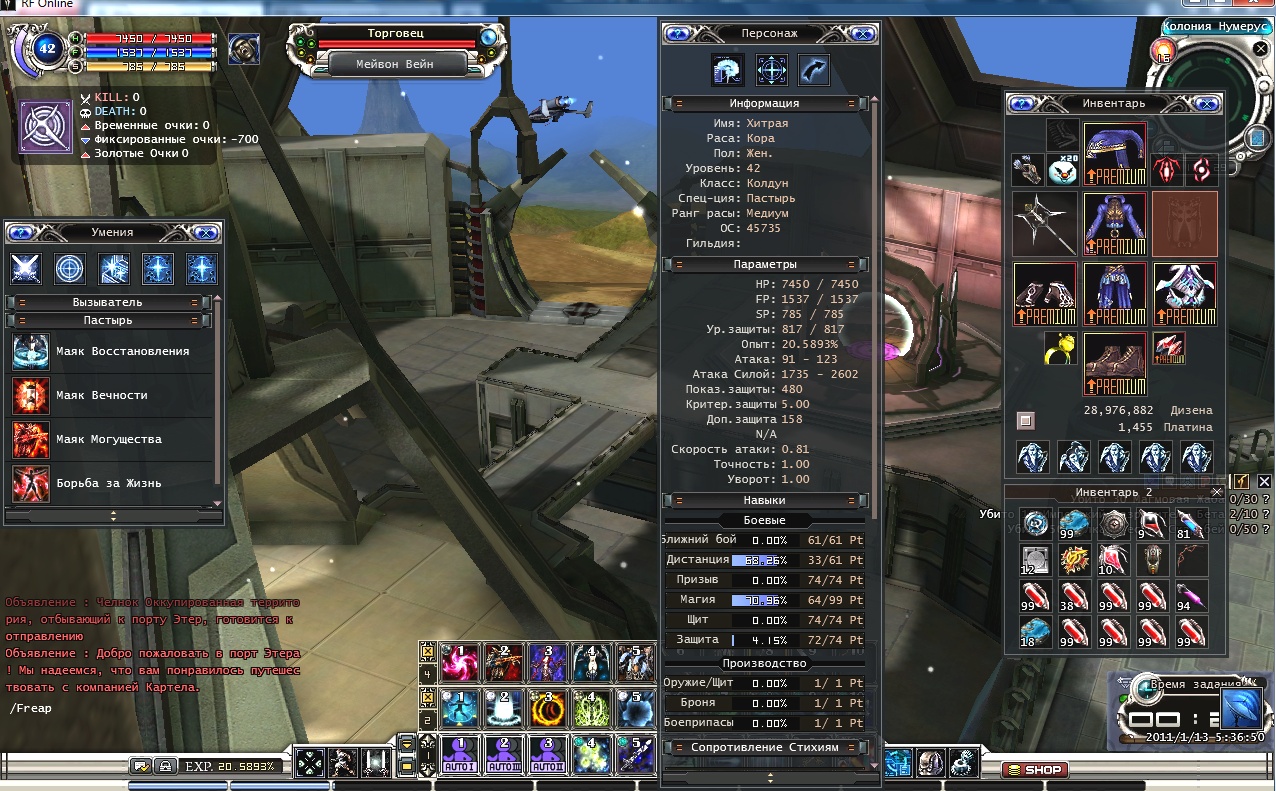1276x791 pixels.
Task: Open the SHOP button
Action: click(1035, 769)
